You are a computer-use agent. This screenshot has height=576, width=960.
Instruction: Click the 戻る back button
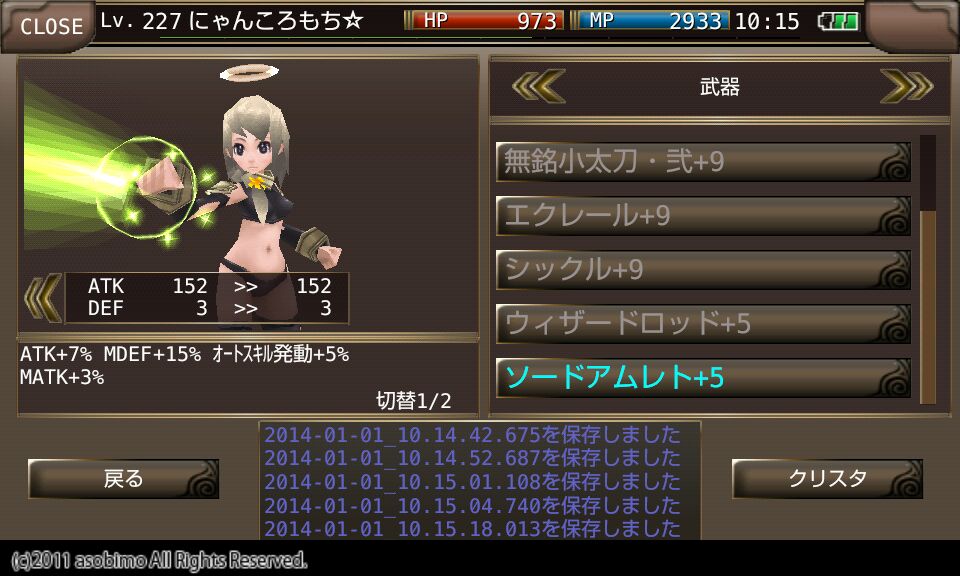tap(123, 479)
